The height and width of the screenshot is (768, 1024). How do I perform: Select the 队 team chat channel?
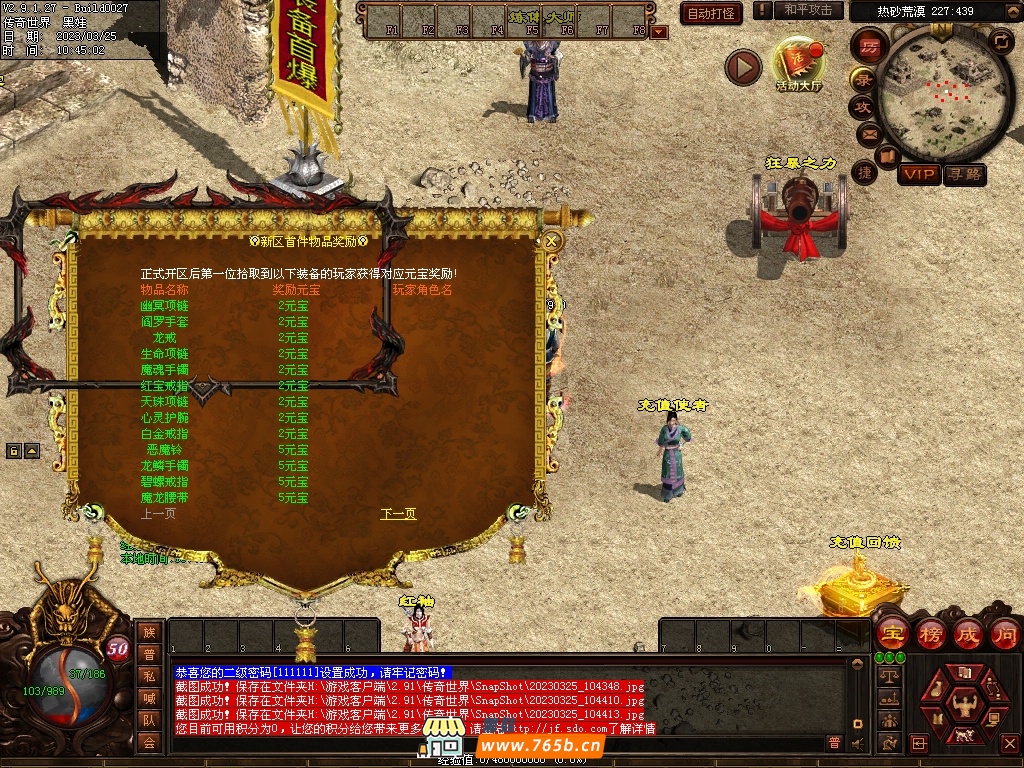click(149, 720)
